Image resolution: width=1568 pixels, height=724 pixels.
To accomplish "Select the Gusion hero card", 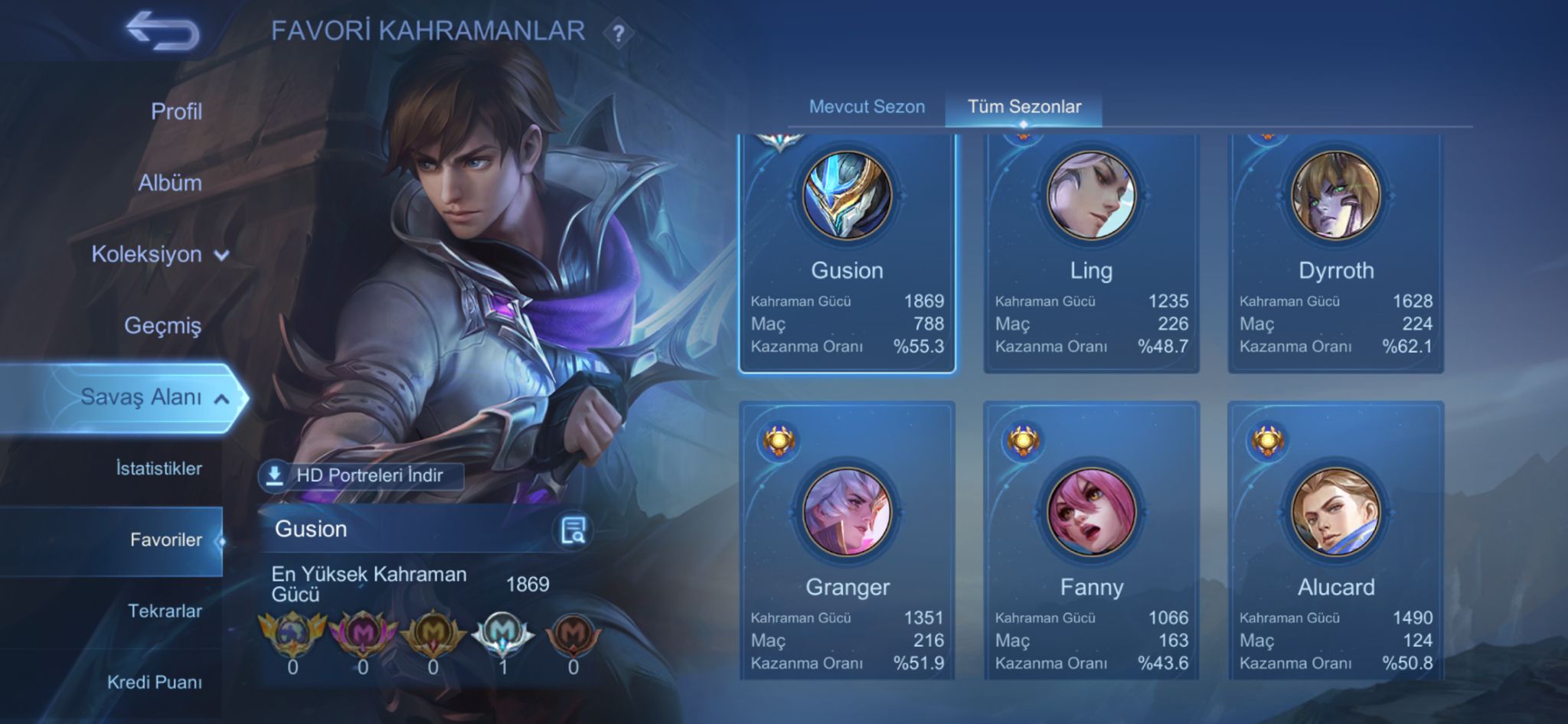I will pyautogui.click(x=847, y=253).
